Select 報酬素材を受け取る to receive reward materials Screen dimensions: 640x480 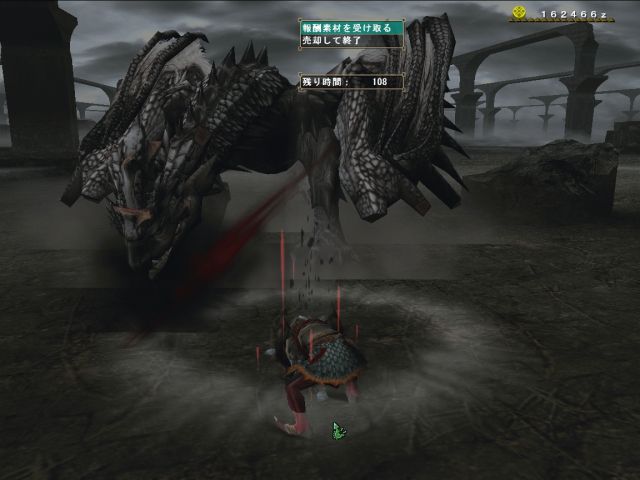351,28
